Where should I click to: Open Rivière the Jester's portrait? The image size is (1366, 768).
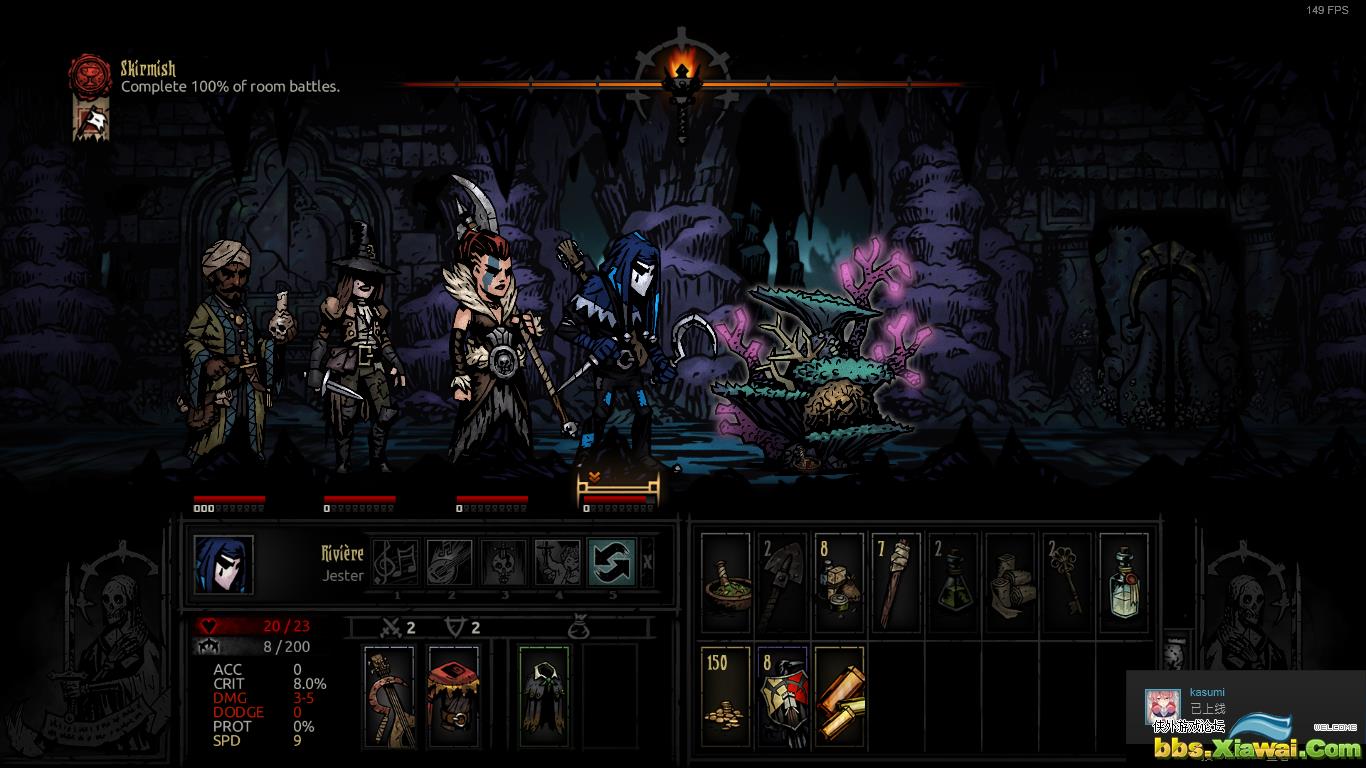224,565
